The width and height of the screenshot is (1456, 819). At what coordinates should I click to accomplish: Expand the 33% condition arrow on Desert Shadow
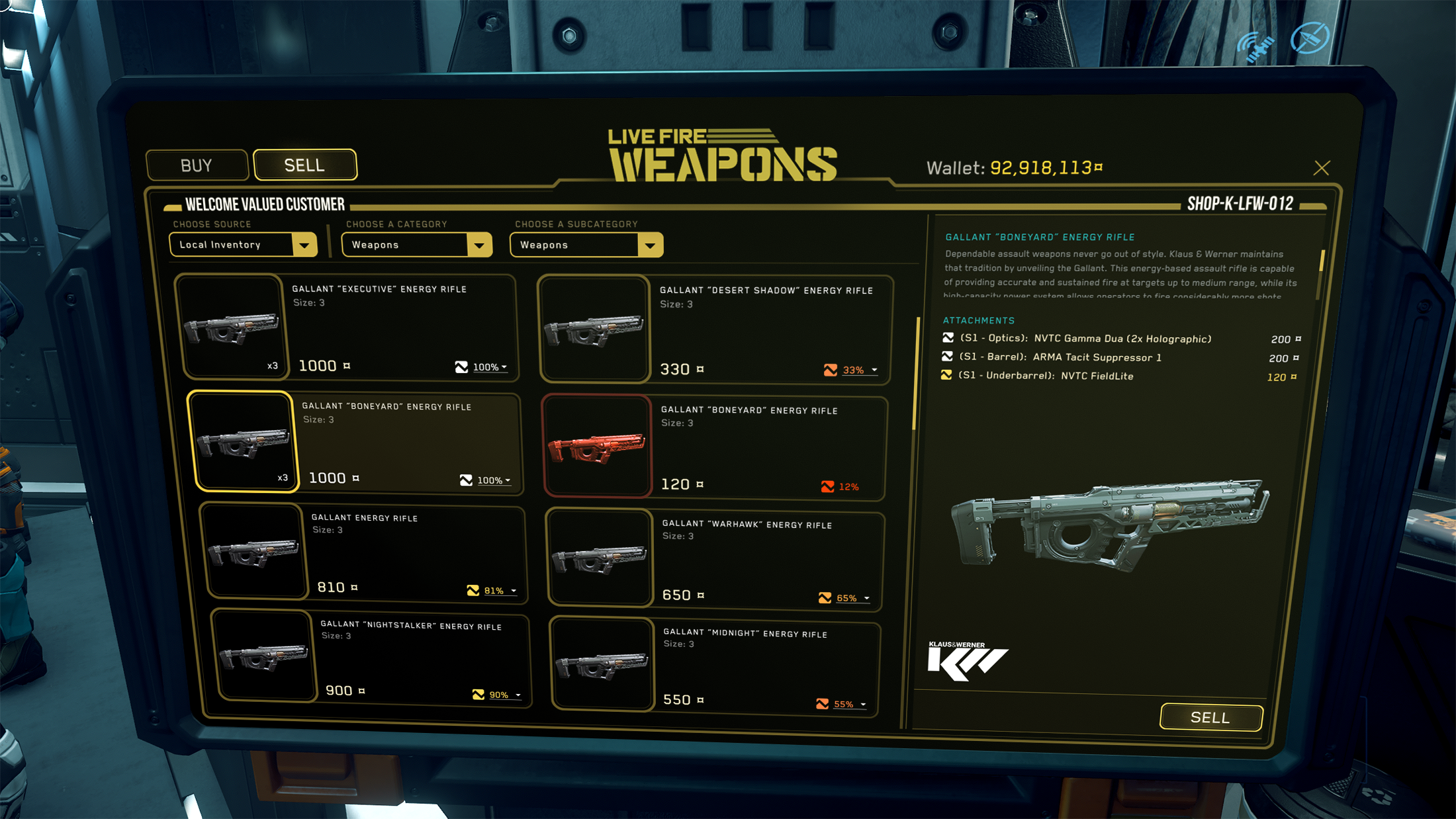coord(874,370)
